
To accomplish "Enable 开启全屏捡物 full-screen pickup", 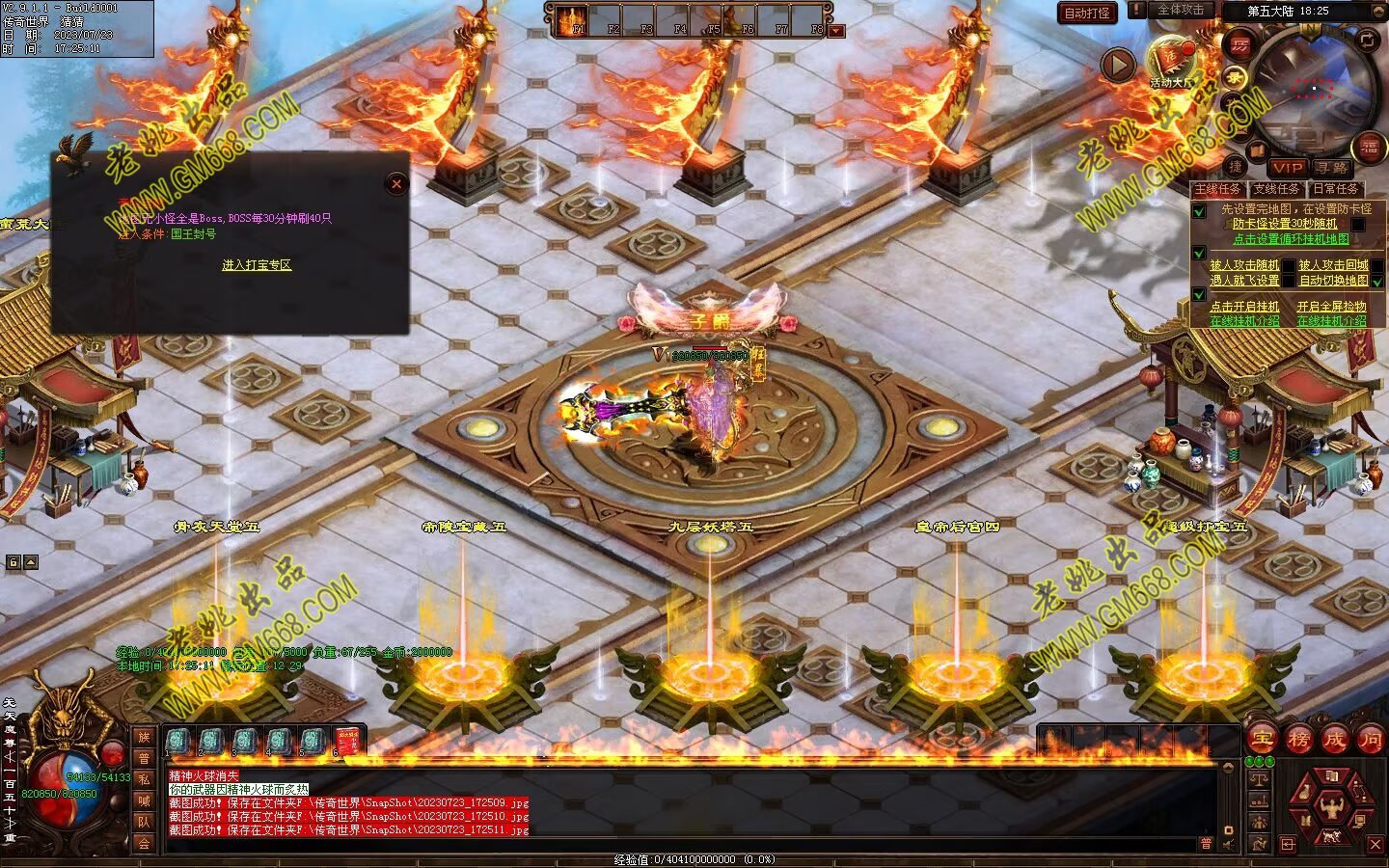I will coord(1331,307).
